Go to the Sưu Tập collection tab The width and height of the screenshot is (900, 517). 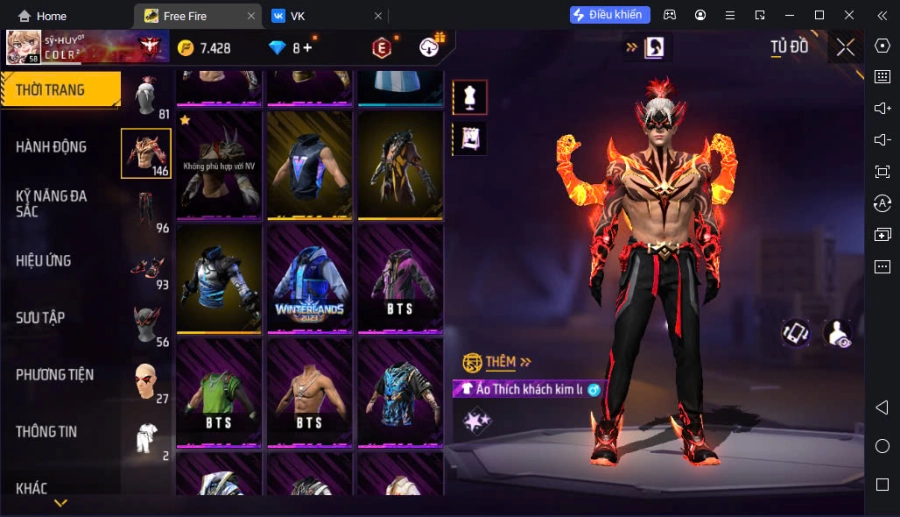[40, 318]
